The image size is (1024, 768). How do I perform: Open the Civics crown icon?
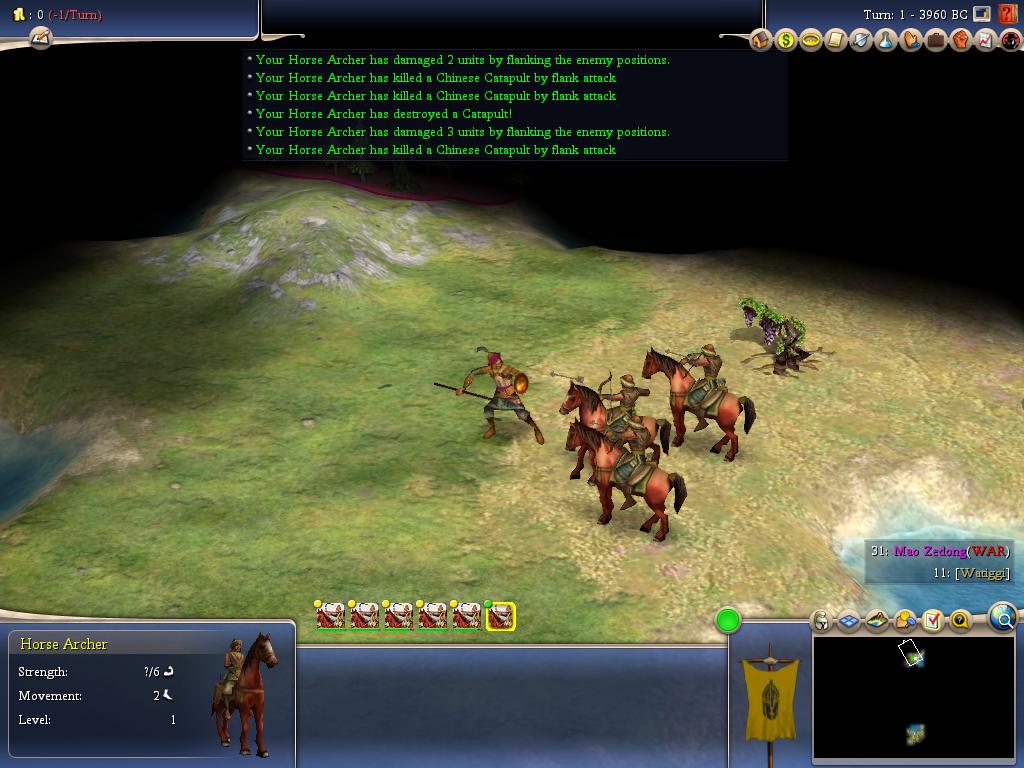[811, 40]
